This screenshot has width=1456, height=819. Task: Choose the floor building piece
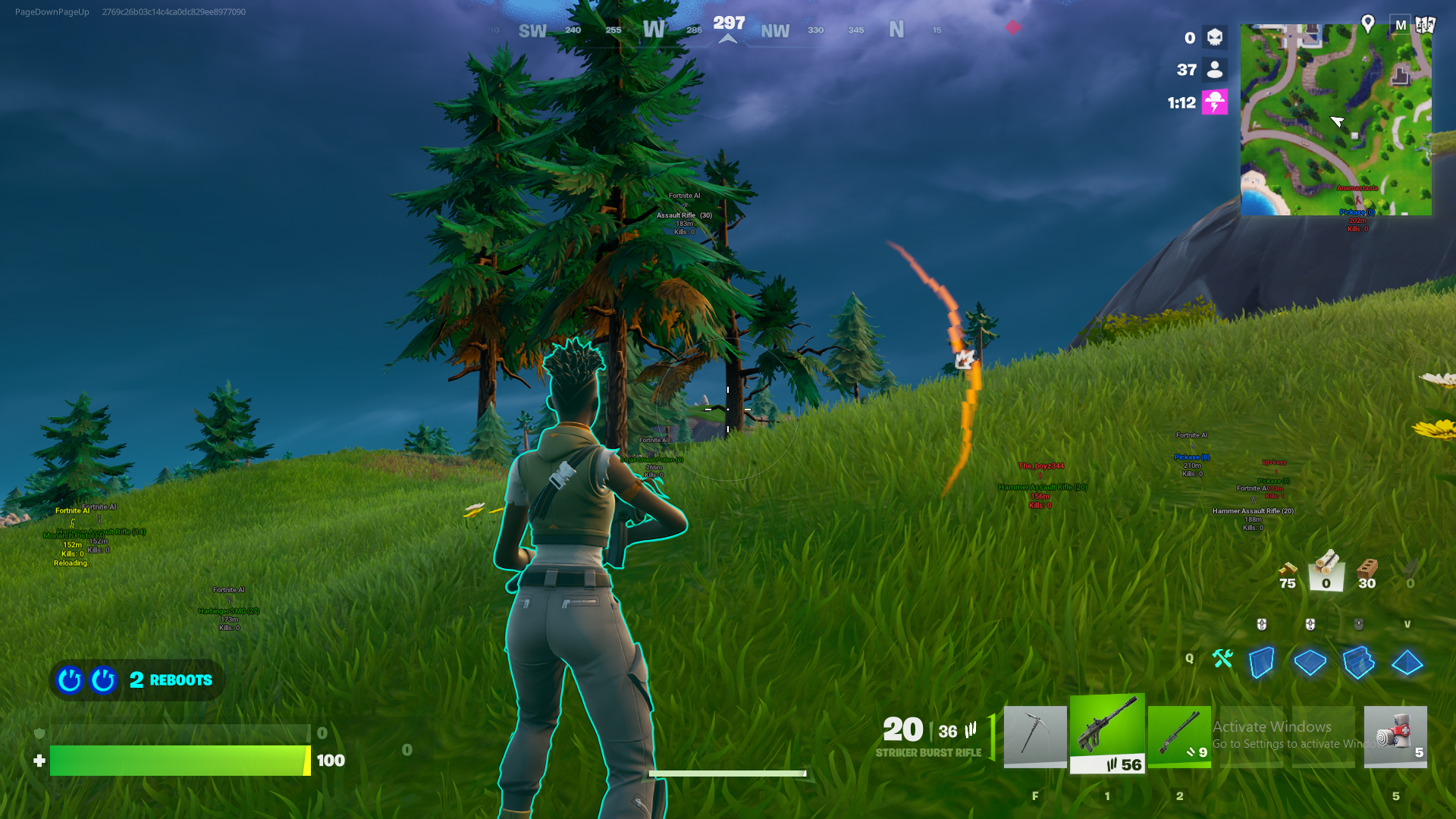[x=1310, y=662]
